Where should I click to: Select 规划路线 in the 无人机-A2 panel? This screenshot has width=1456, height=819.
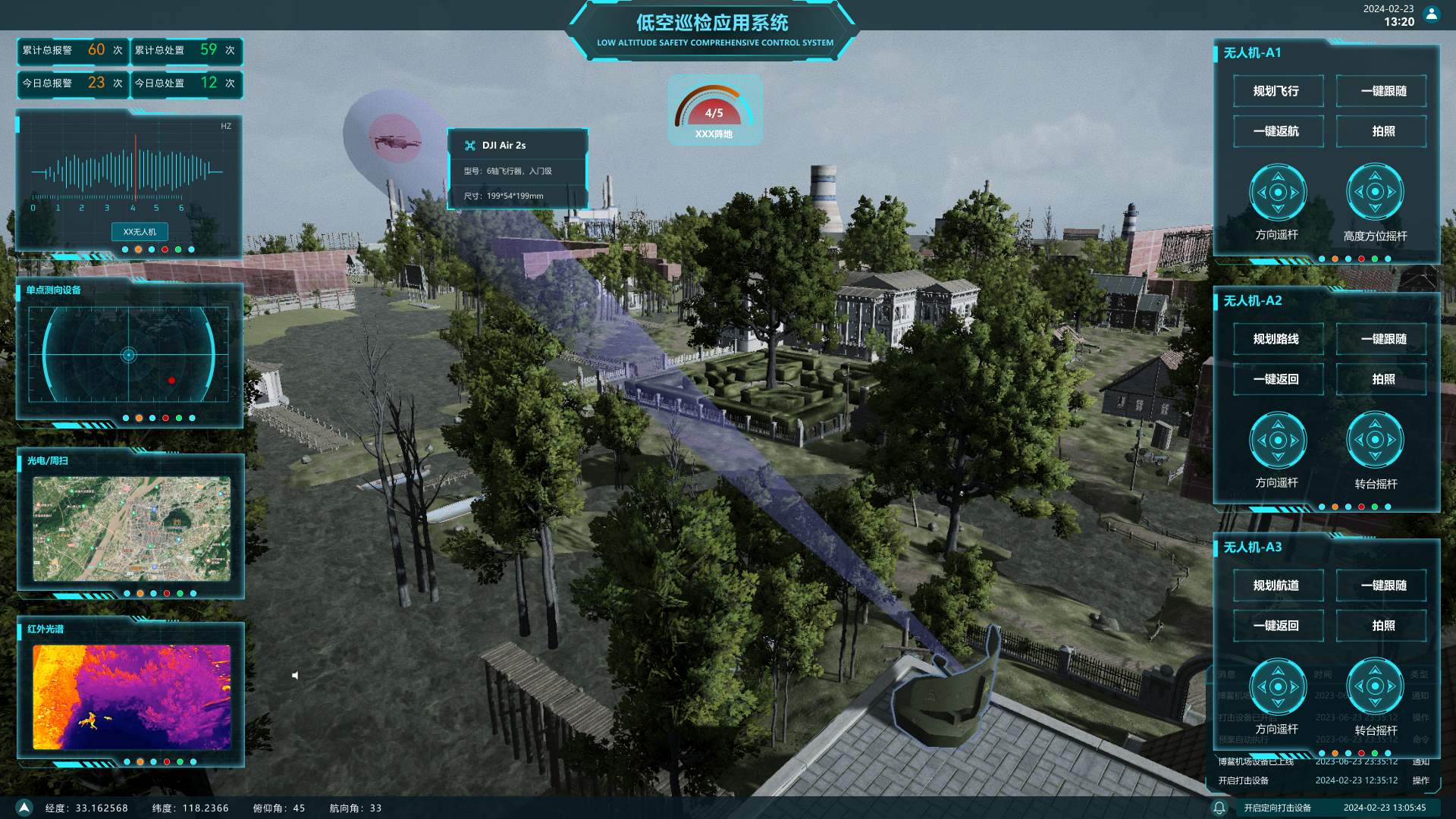click(1277, 339)
